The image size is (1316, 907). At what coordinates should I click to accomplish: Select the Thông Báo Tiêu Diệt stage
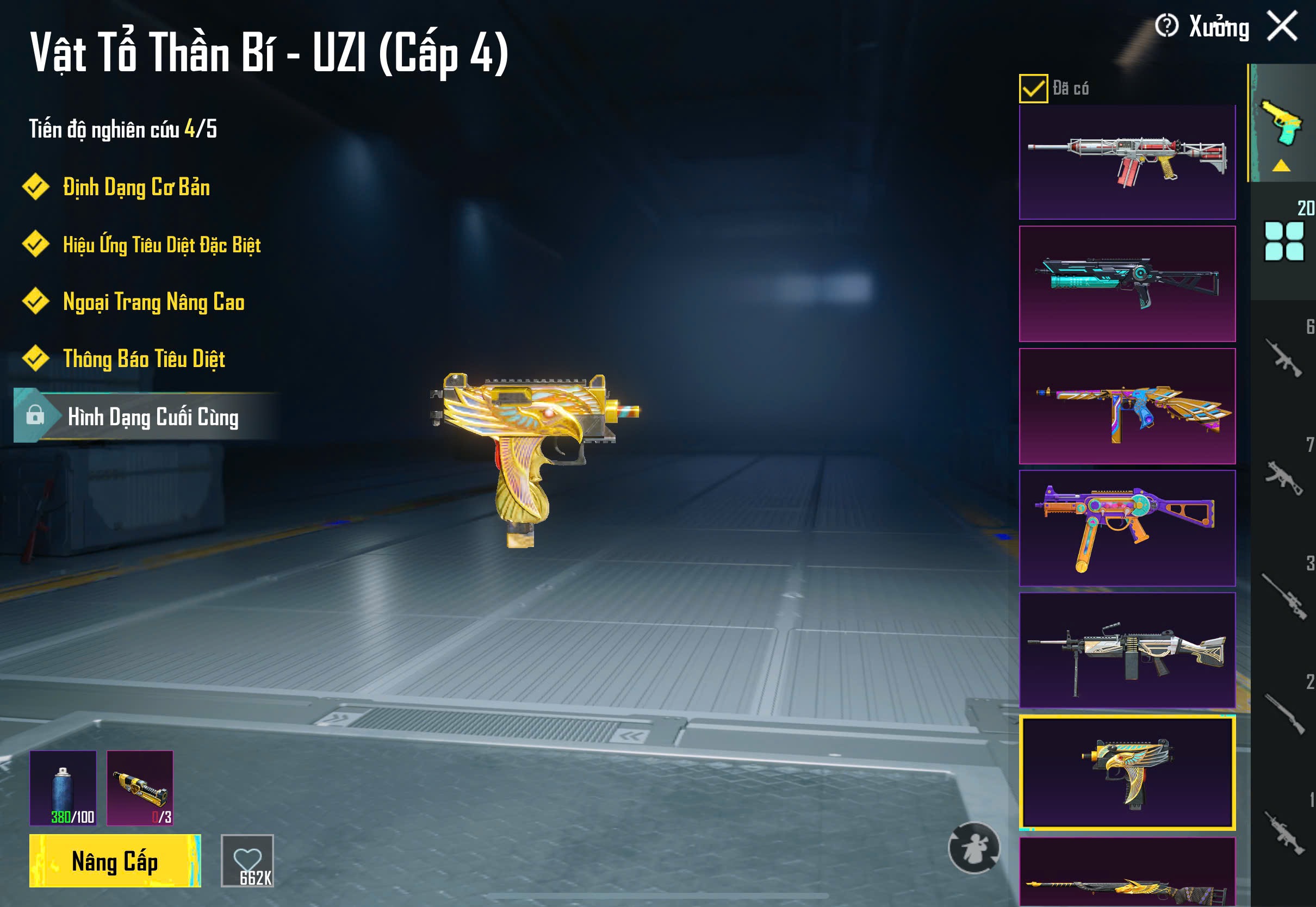144,359
